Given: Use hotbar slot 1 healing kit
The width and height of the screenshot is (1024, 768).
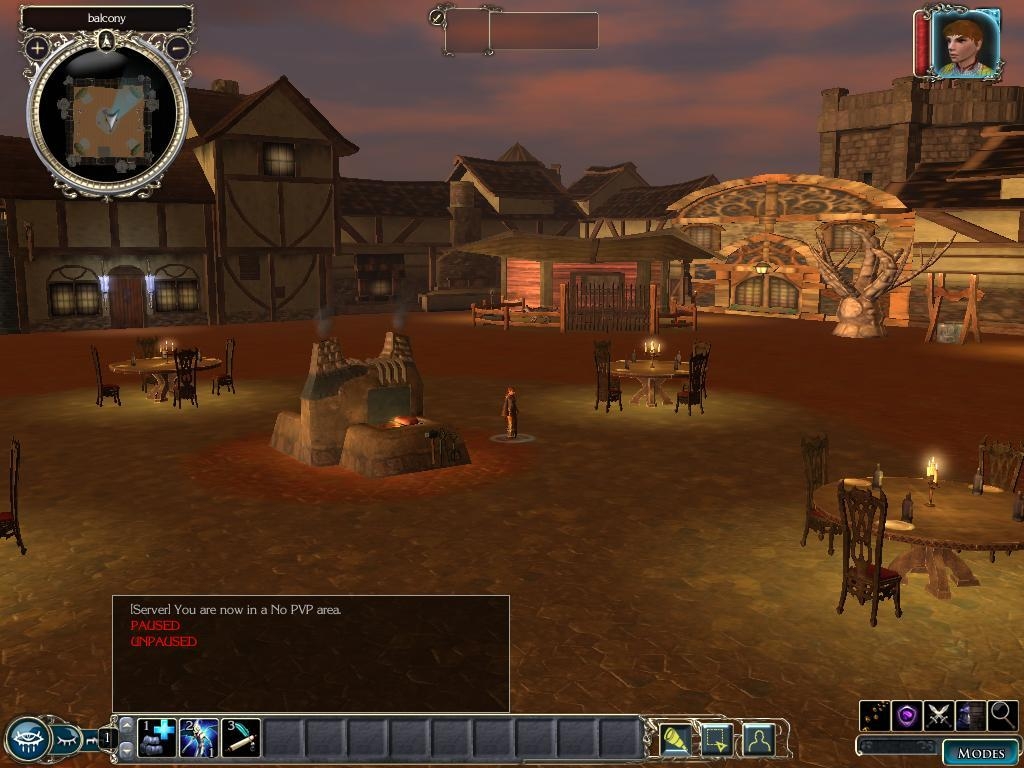Looking at the screenshot, I should pyautogui.click(x=157, y=739).
